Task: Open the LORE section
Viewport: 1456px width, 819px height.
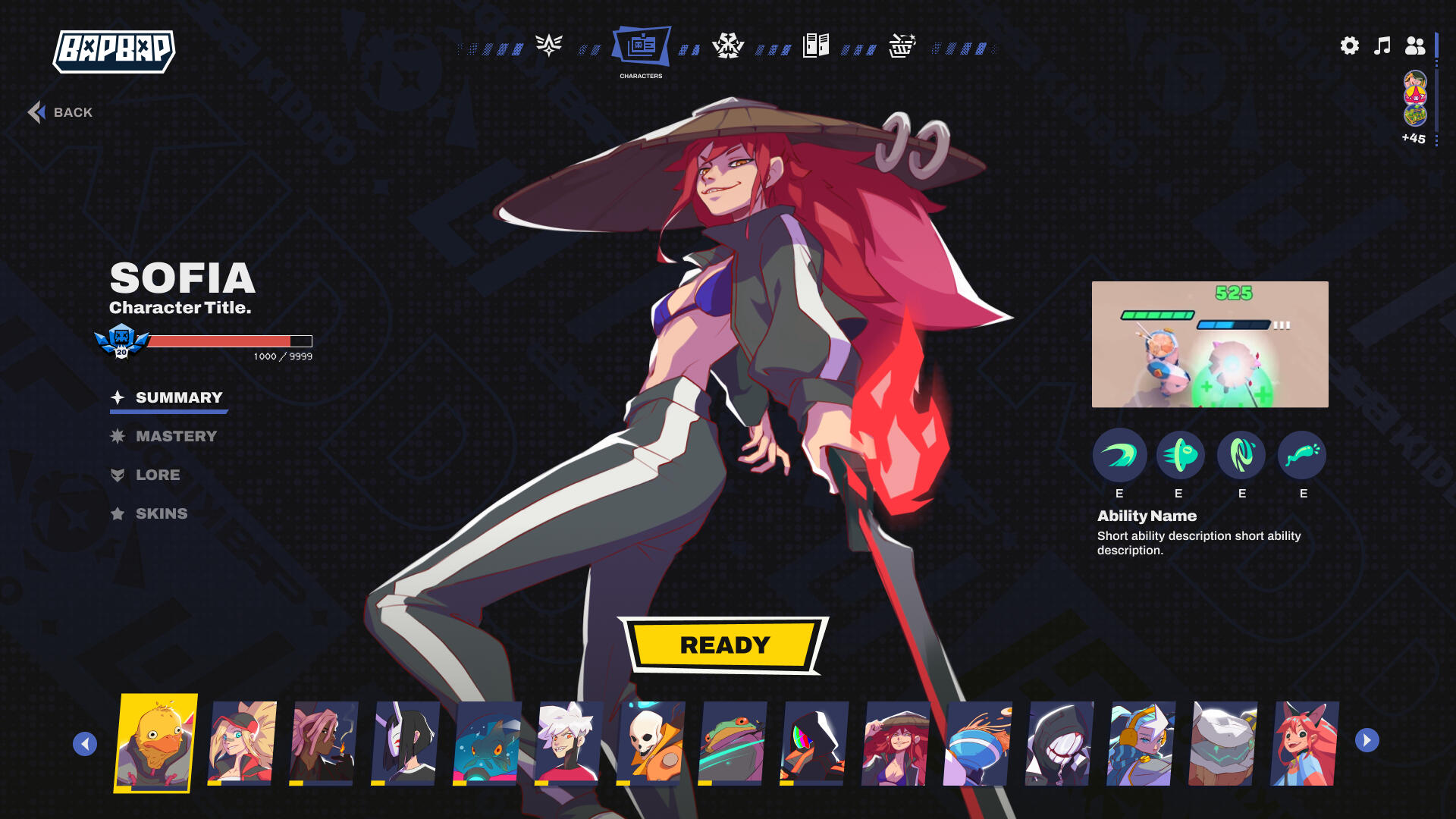Action: tap(158, 475)
